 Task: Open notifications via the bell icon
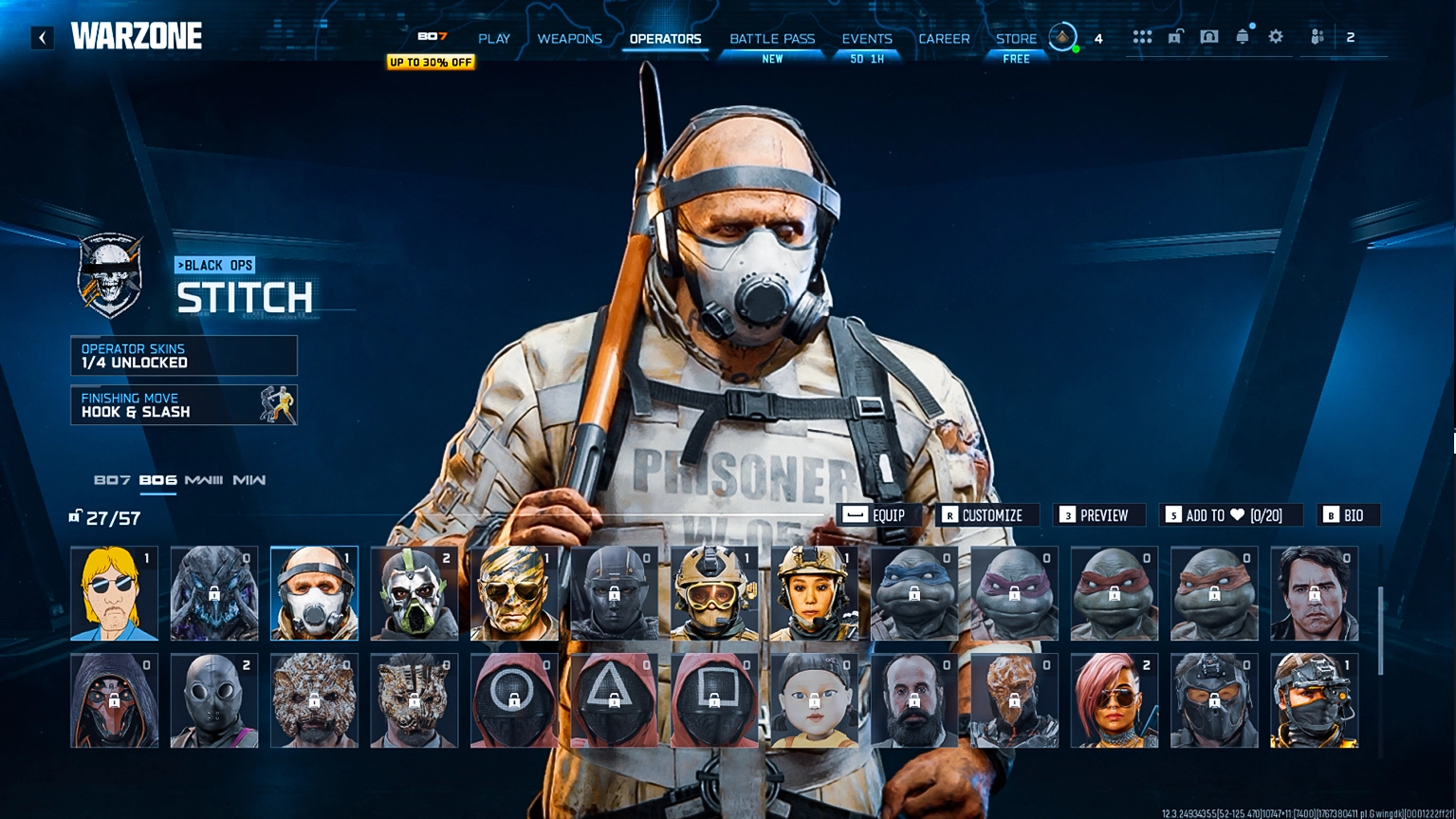1243,36
